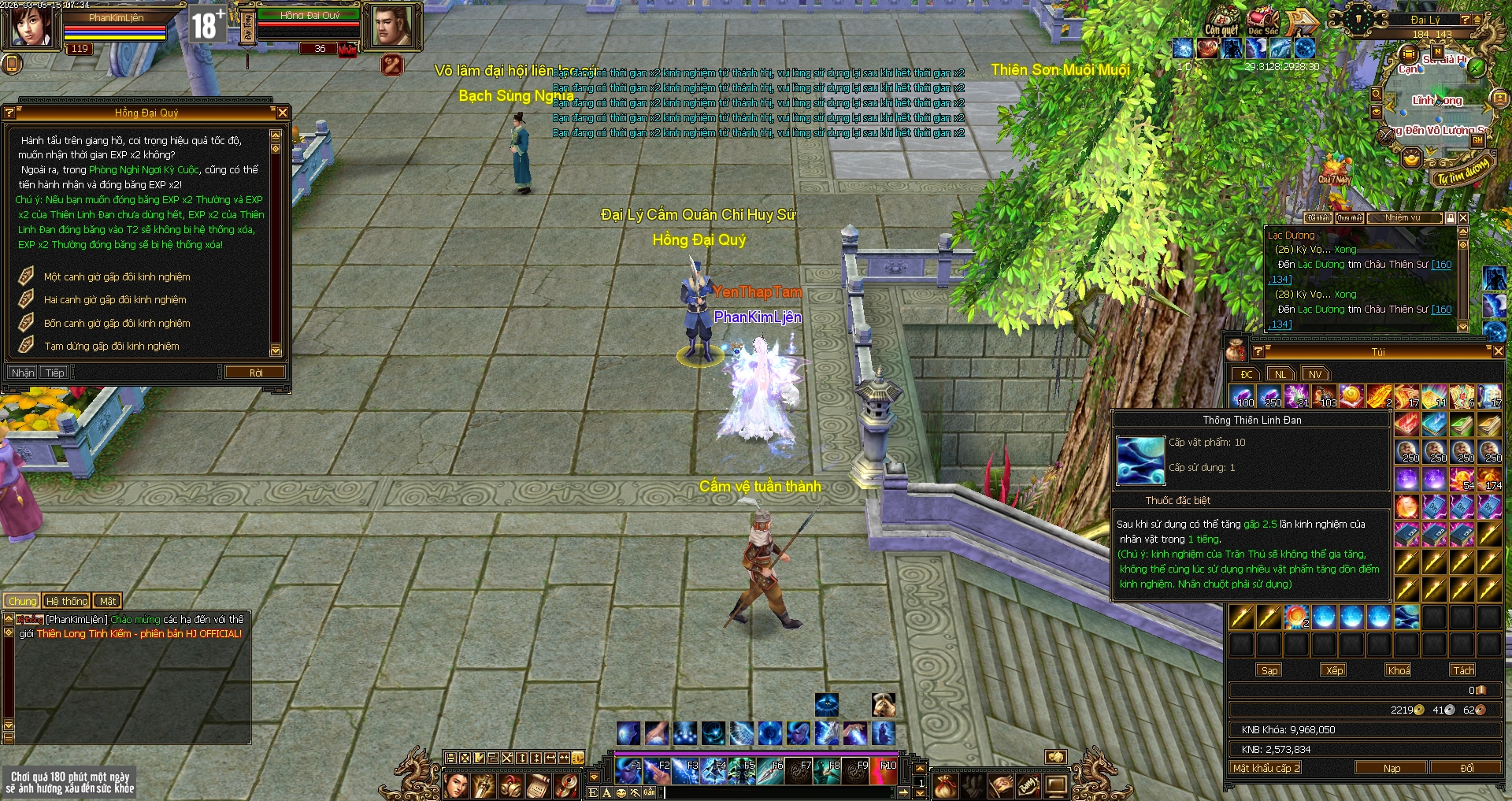
Task: Open the Nạp top-up button
Action: point(1392,768)
